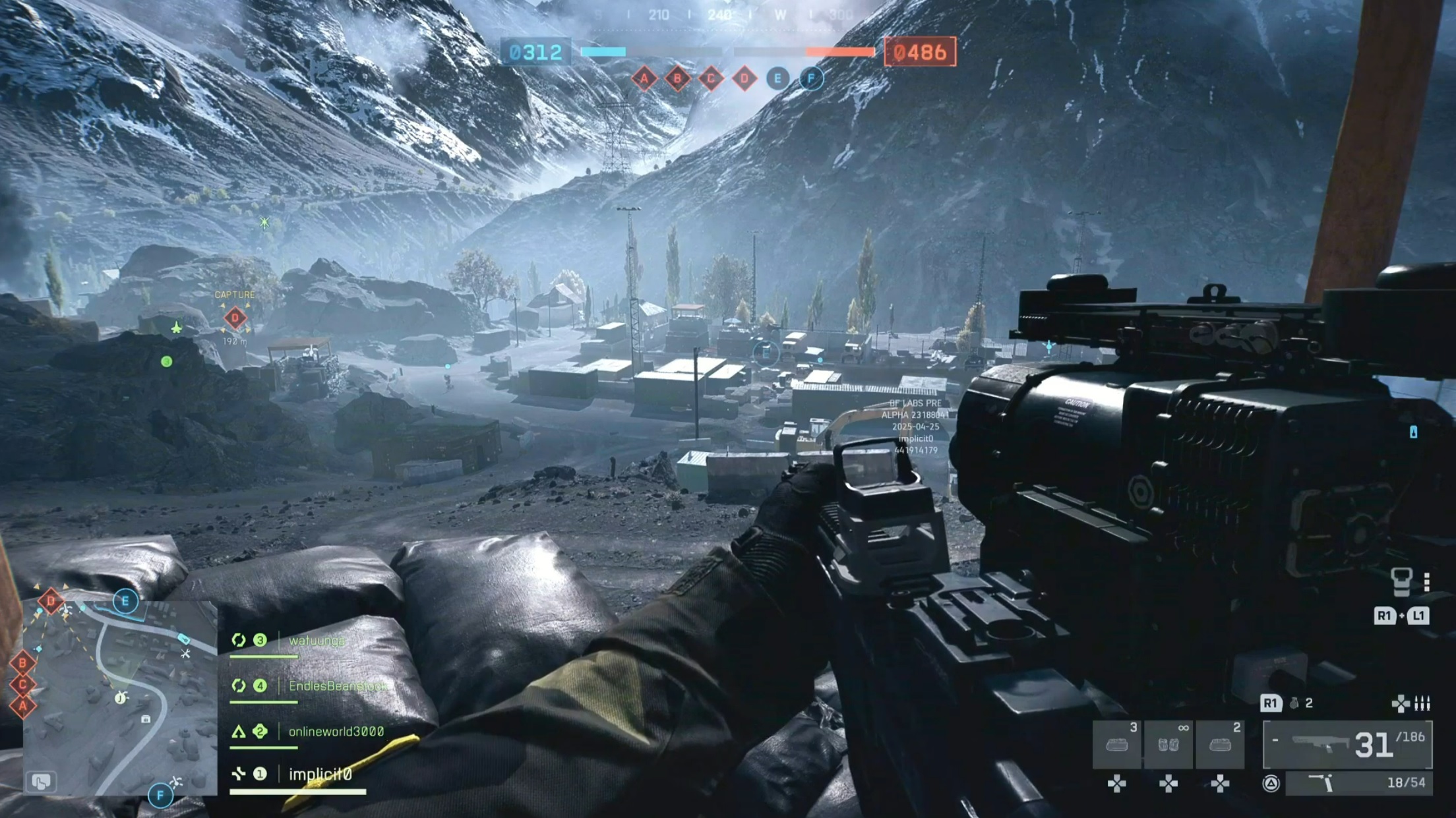Select blue objective F in the top score bar
Screen dimensions: 1456x818
[811, 79]
